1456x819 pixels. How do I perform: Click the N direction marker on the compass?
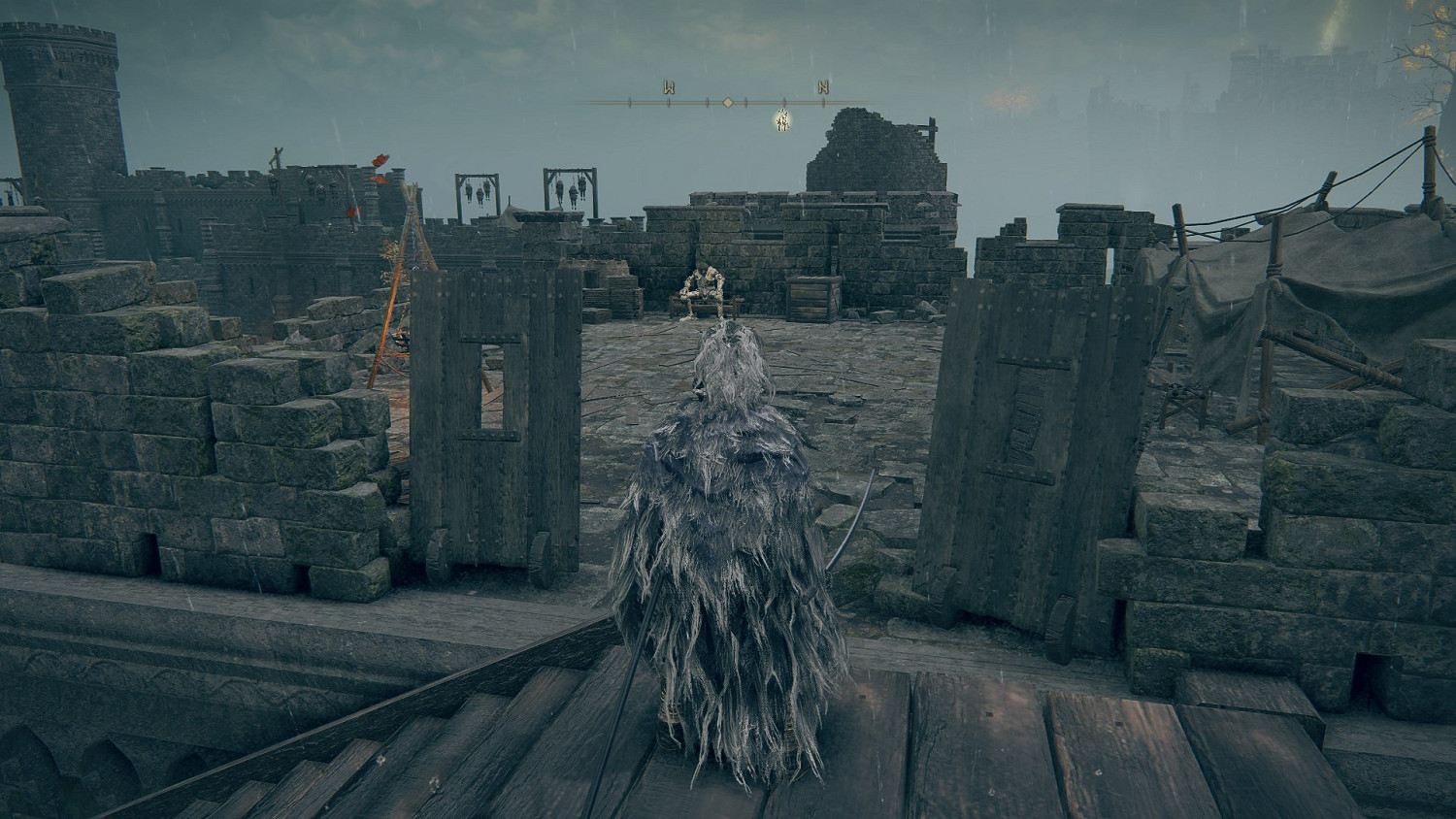point(823,88)
